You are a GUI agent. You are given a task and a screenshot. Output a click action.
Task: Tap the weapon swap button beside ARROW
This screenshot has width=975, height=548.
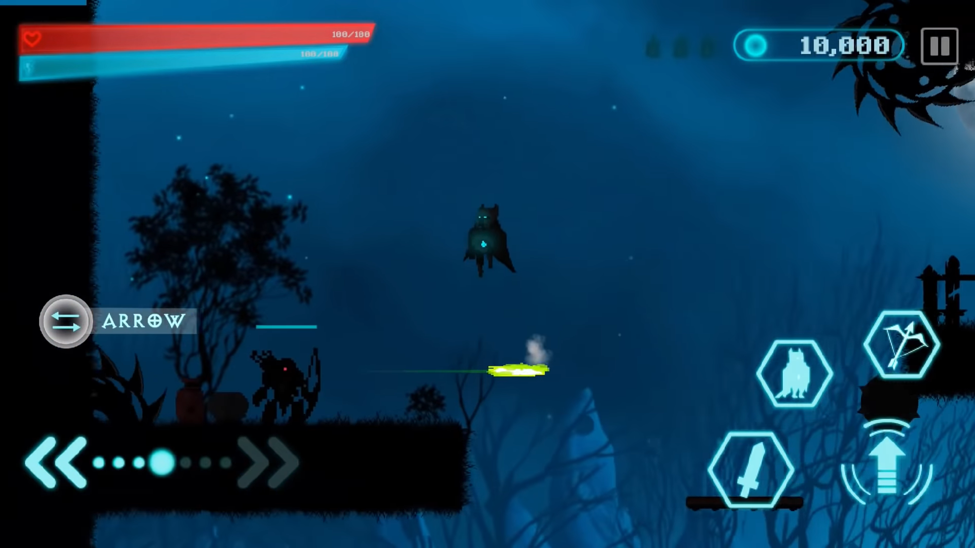pos(66,321)
